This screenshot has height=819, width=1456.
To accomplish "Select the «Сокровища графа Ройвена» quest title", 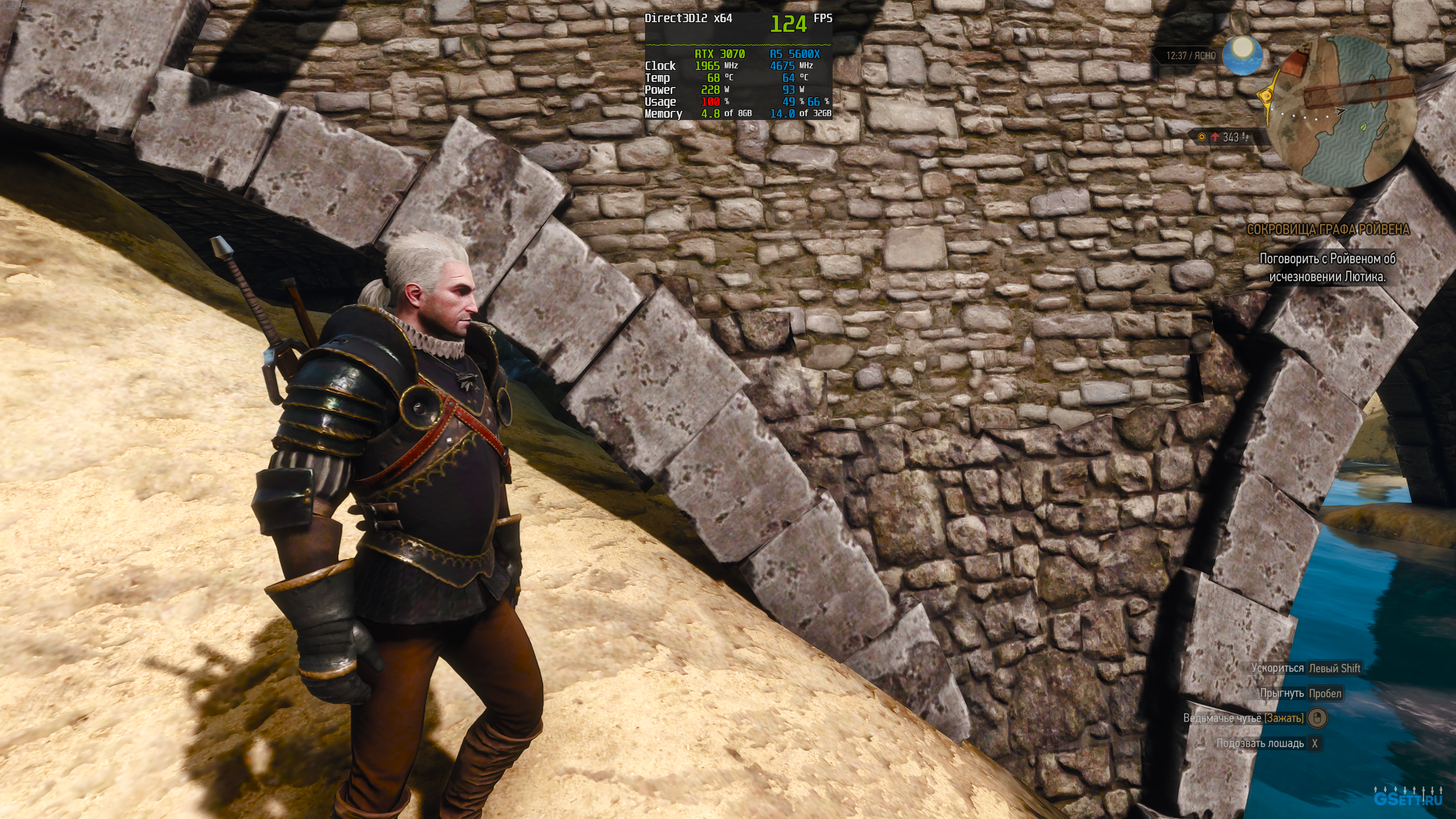I will 1327,230.
